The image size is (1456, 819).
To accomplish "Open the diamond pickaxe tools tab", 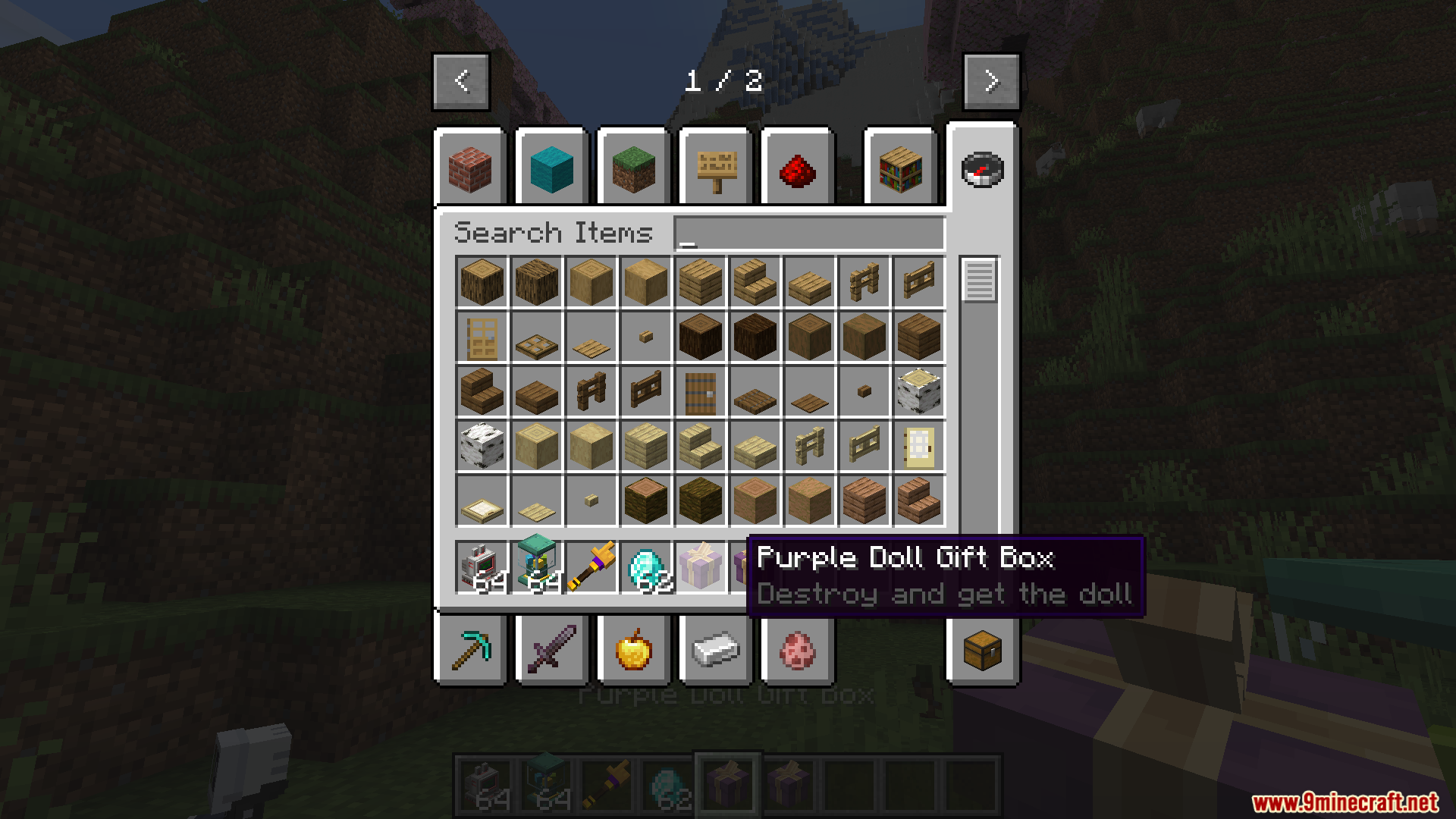I will [x=470, y=650].
